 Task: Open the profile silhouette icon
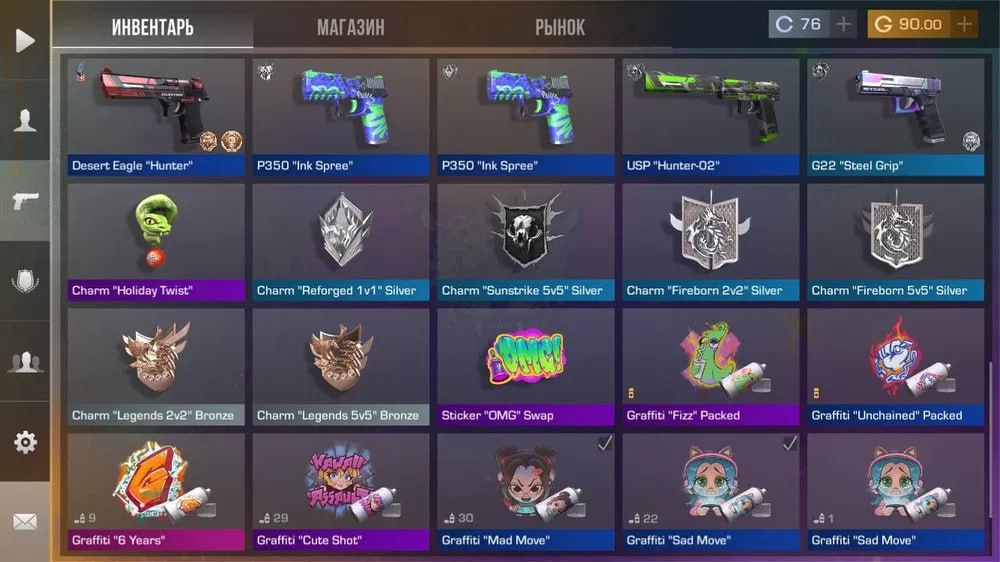(x=25, y=121)
